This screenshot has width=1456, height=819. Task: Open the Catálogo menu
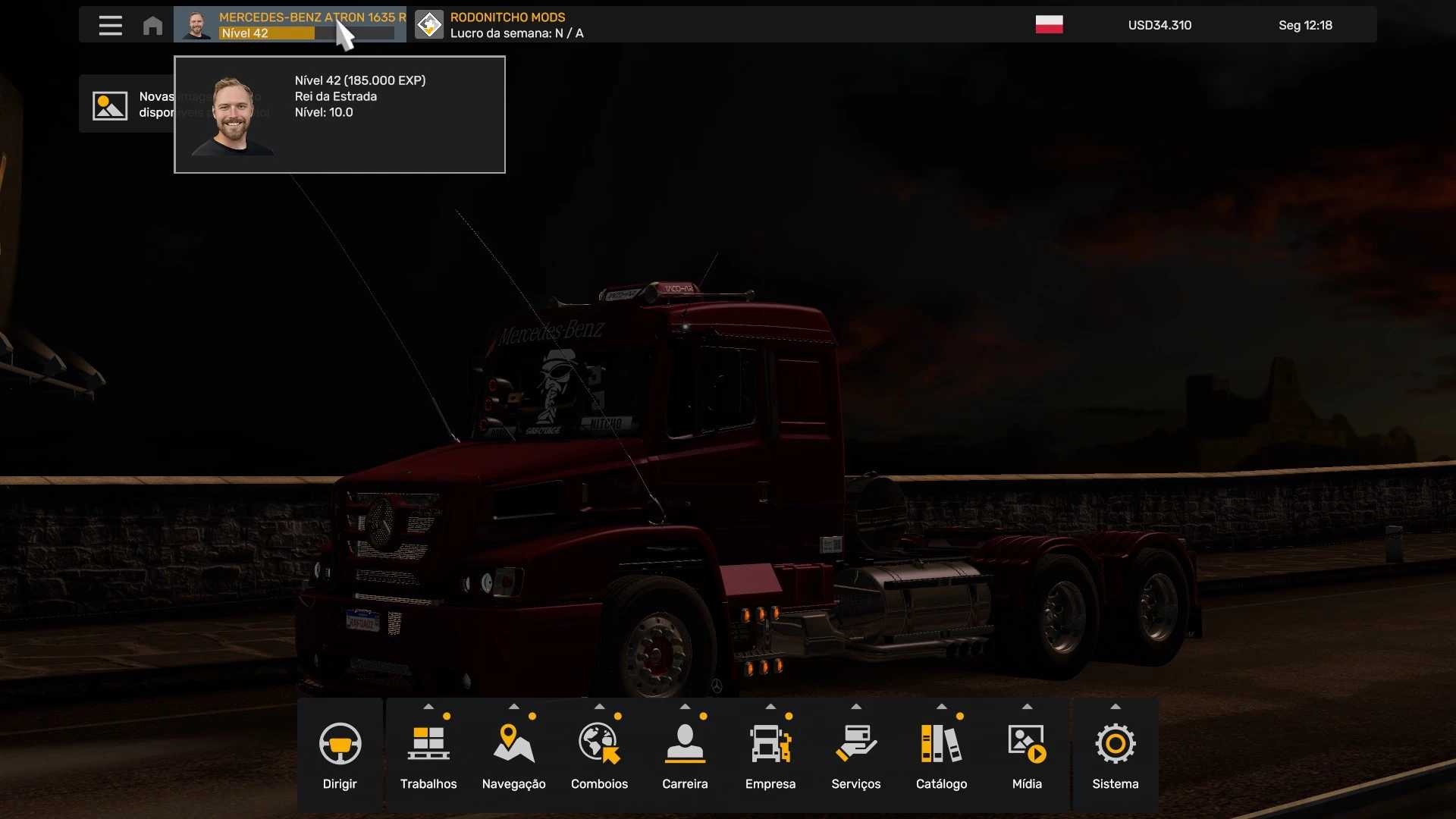(x=941, y=754)
